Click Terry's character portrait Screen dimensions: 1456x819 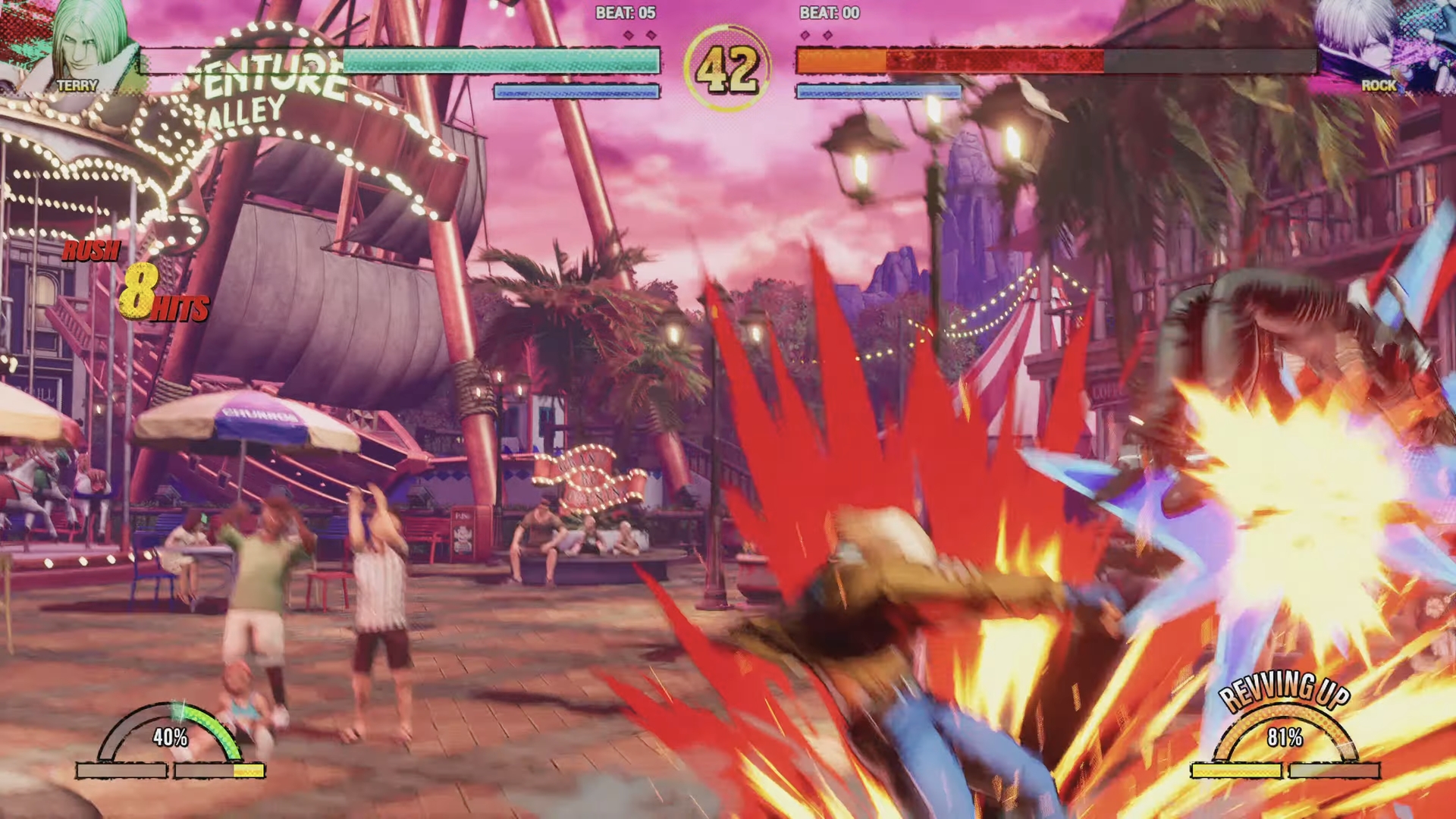click(82, 42)
